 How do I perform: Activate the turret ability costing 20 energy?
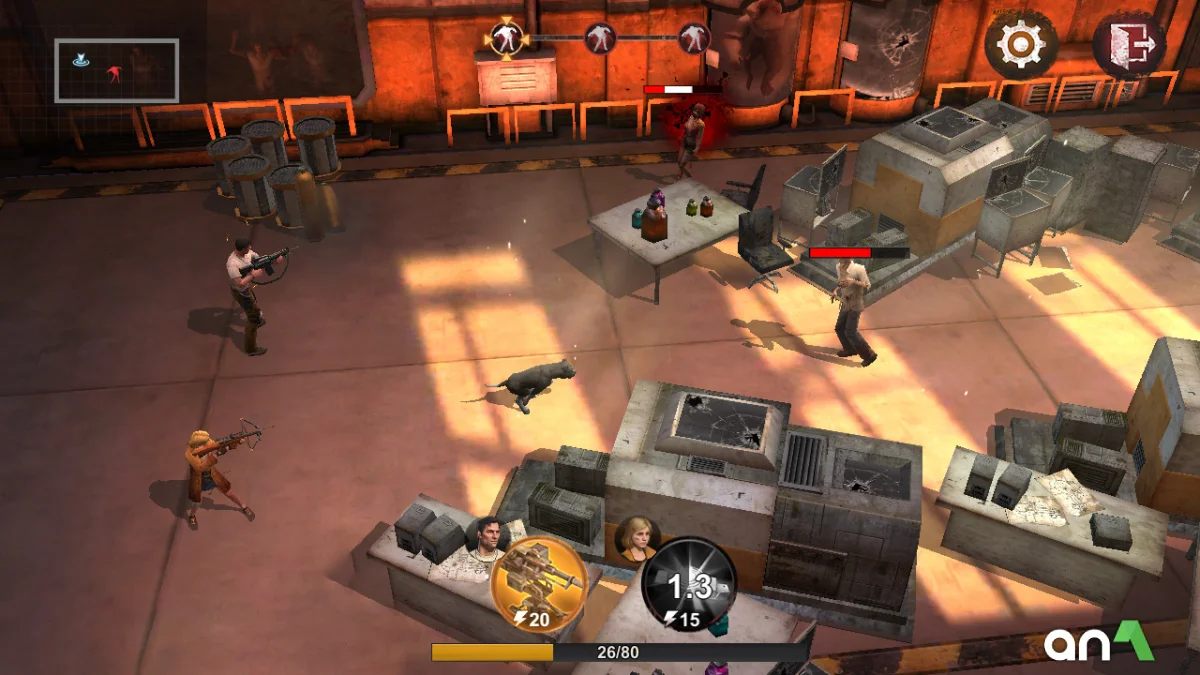(x=539, y=584)
